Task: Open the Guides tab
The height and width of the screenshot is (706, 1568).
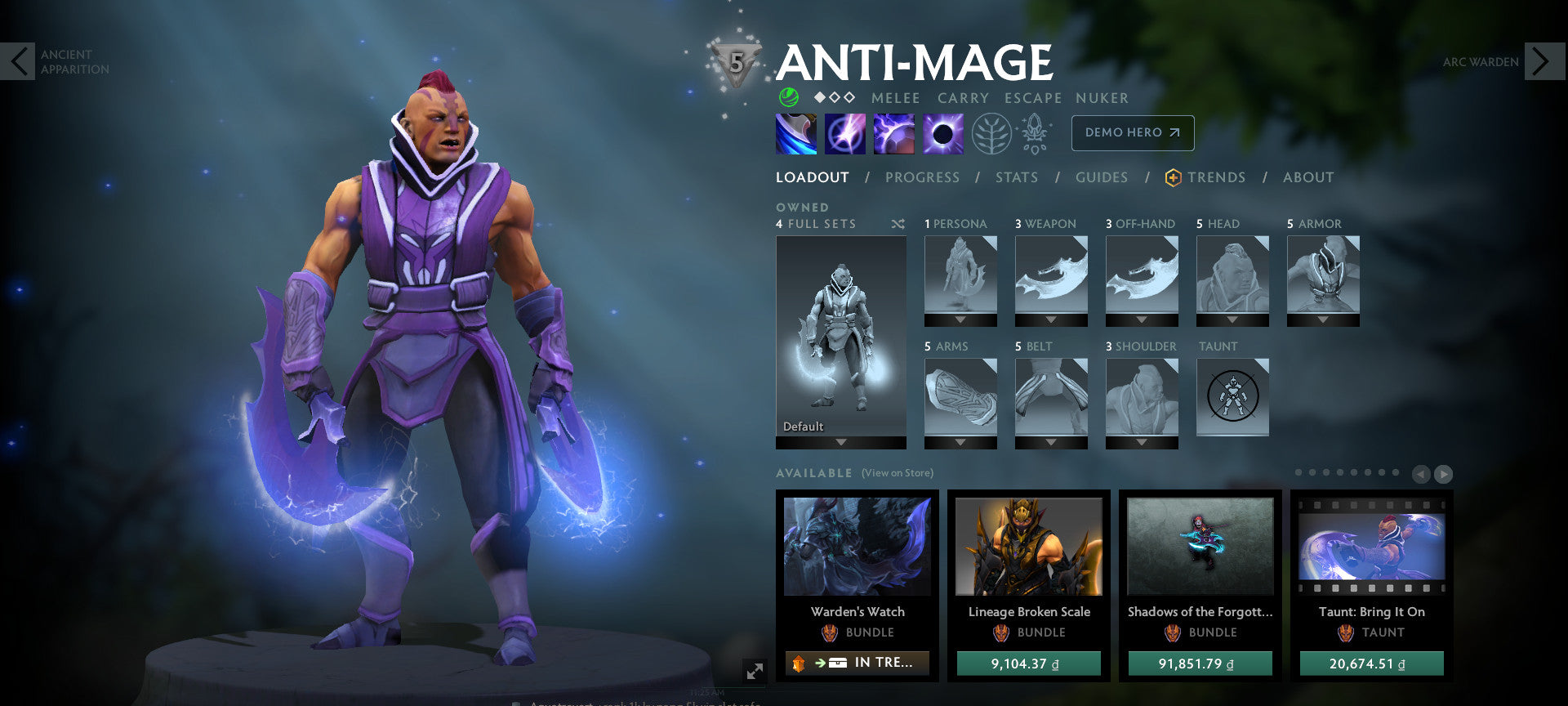Action: 1101,177
